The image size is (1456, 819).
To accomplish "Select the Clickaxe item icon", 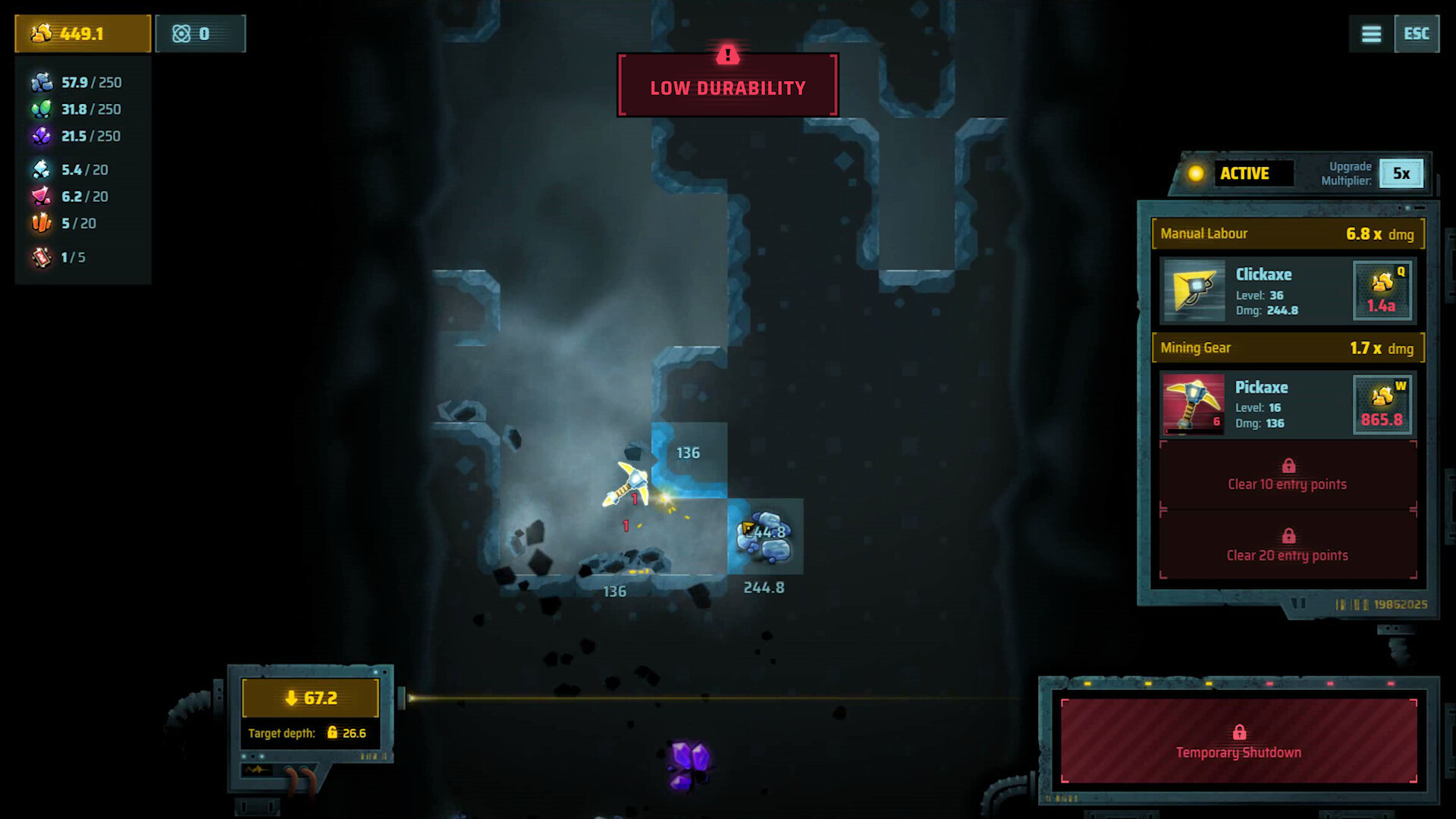I will (x=1193, y=290).
